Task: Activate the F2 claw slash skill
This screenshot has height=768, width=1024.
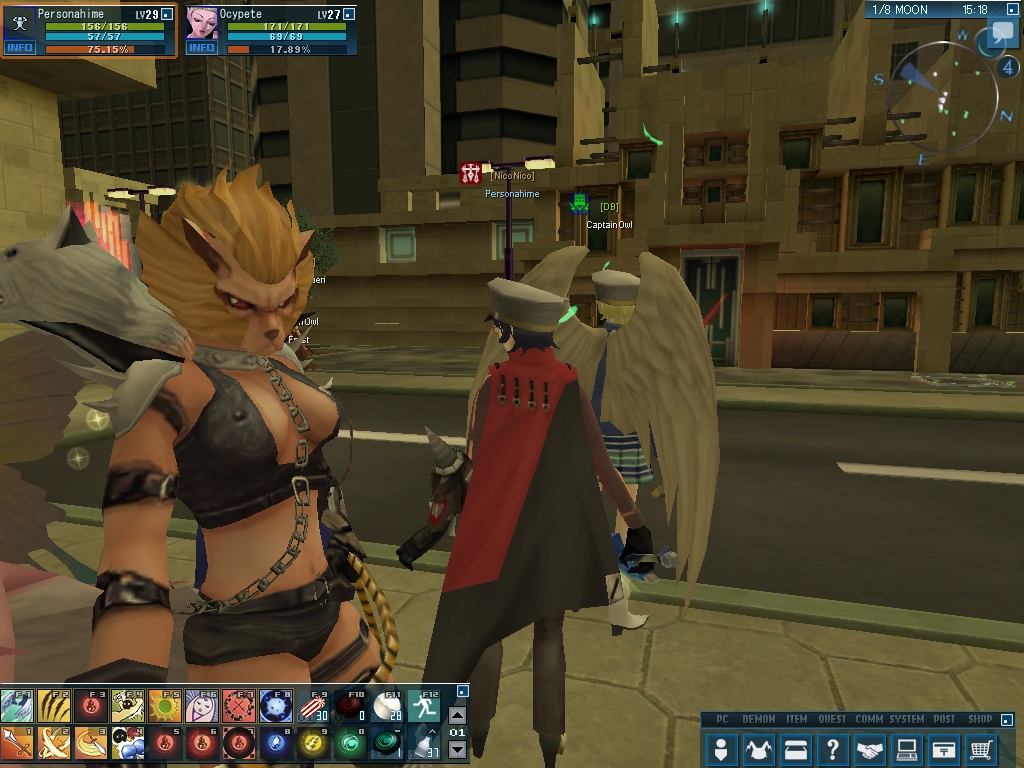Action: click(53, 707)
